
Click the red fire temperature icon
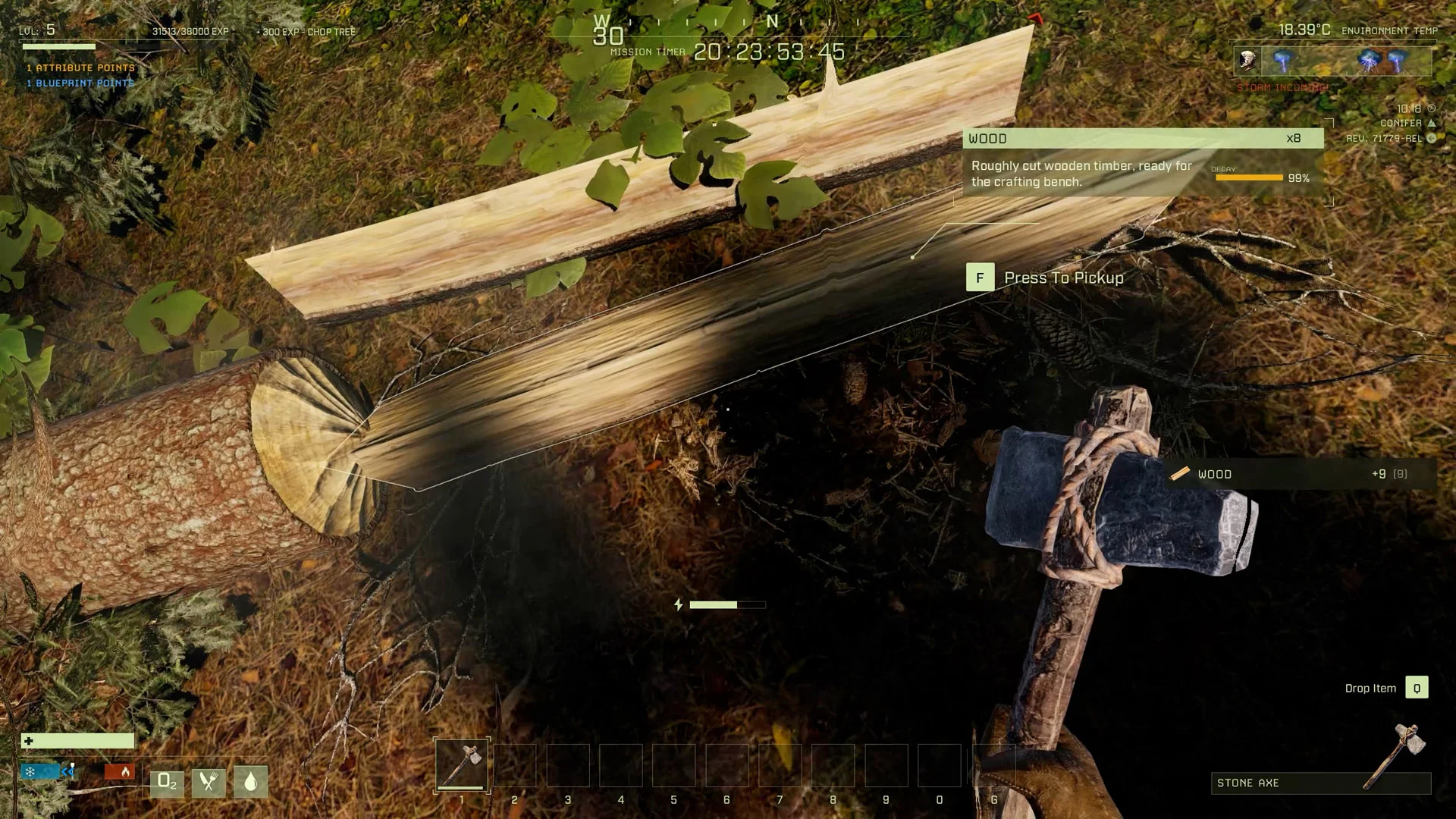(120, 772)
